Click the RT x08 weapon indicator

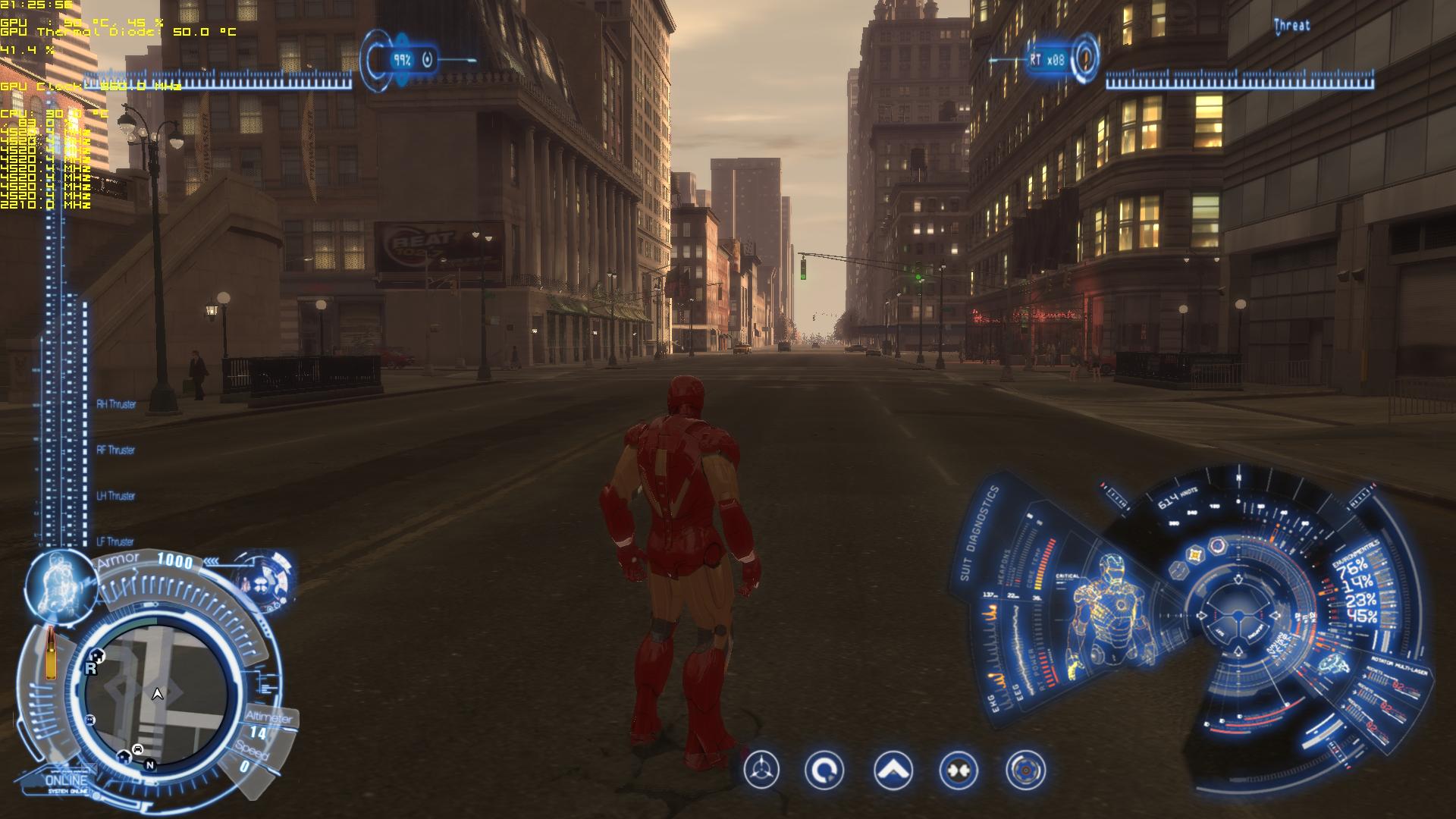point(1047,59)
